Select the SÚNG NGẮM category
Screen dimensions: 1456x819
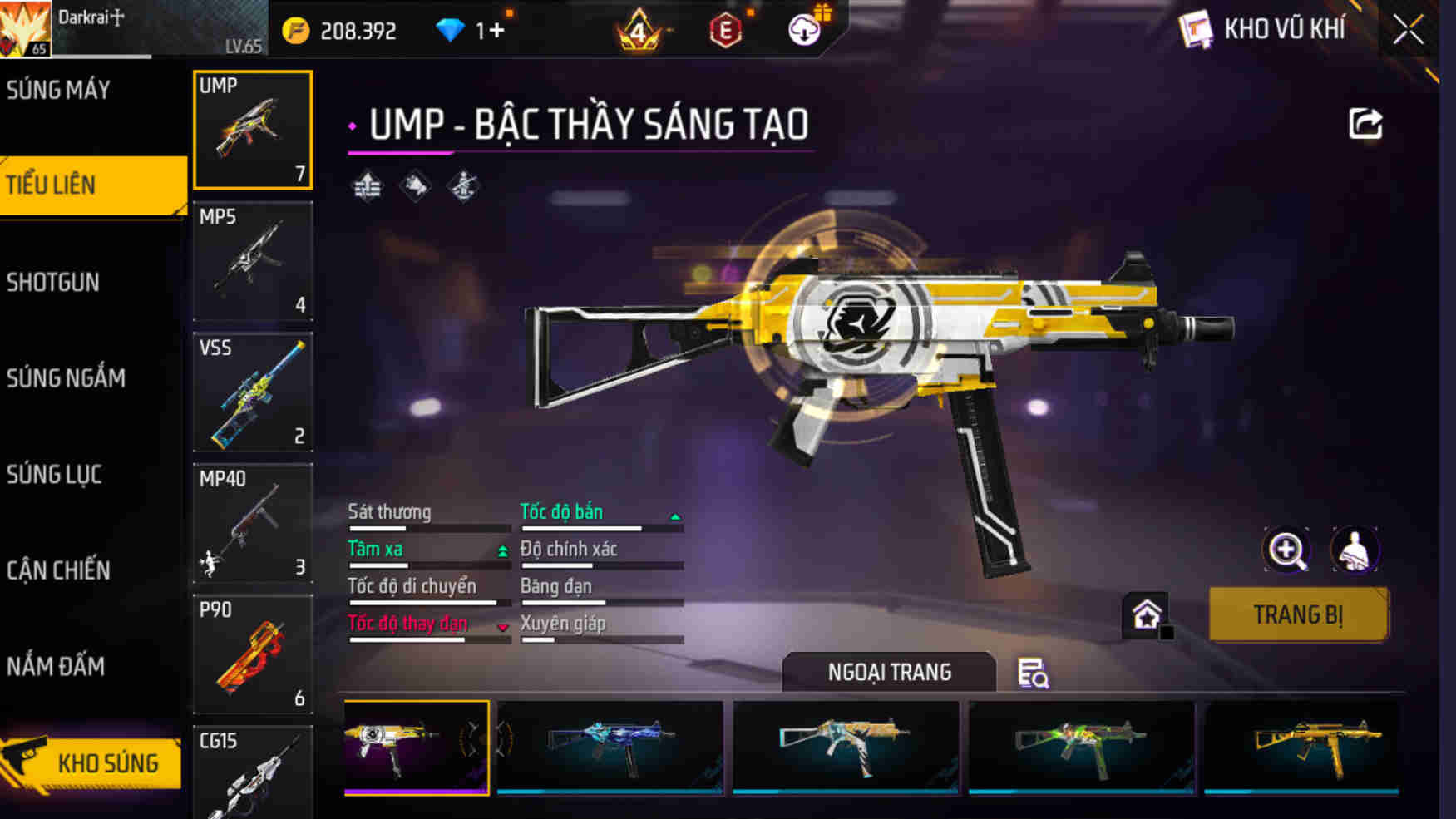click(x=66, y=378)
